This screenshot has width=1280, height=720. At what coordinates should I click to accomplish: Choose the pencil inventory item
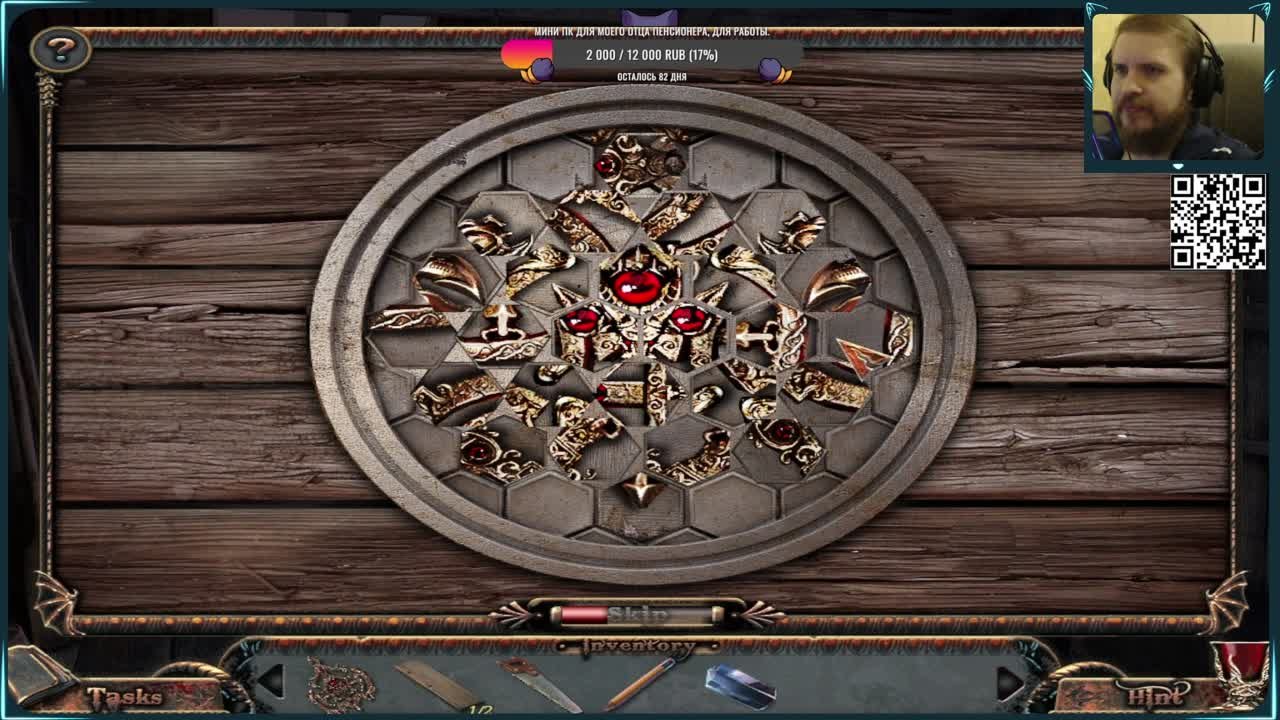tap(640, 684)
